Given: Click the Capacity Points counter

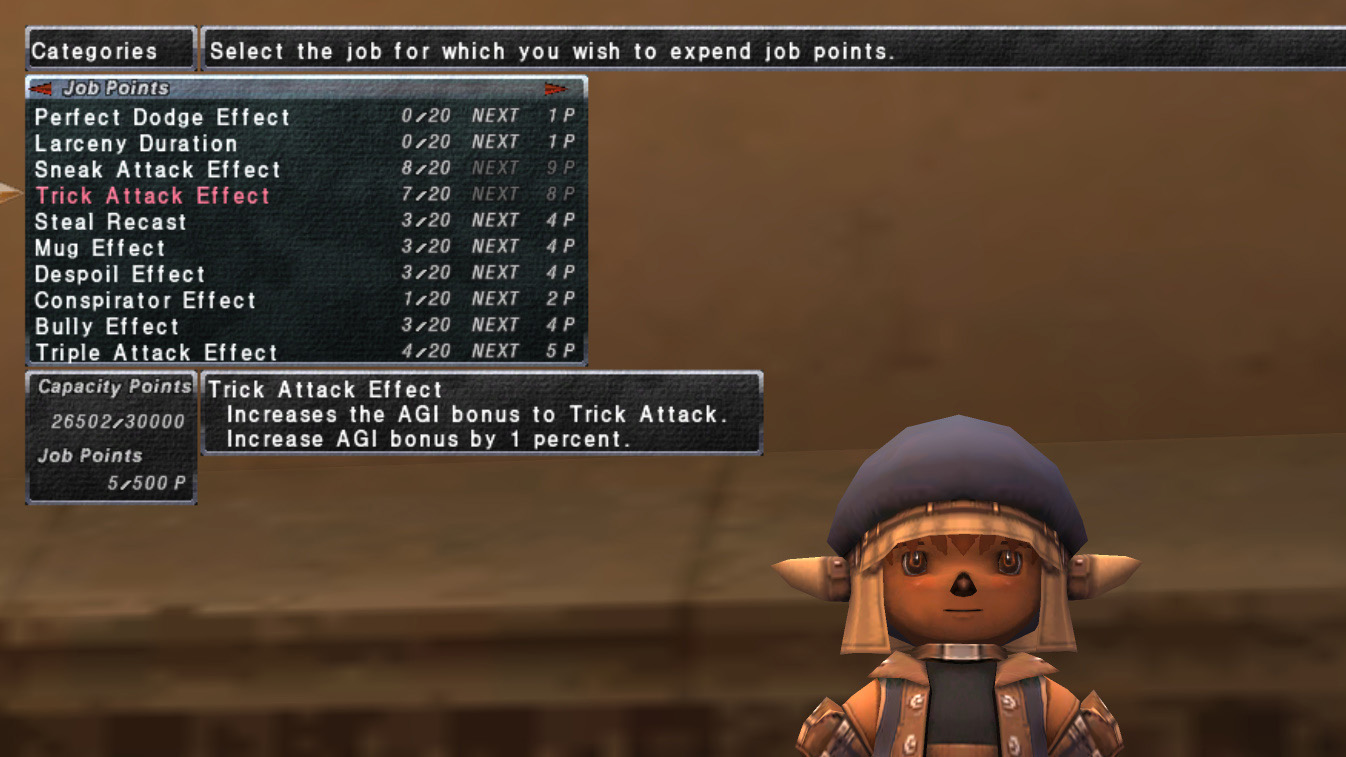Looking at the screenshot, I should (x=112, y=386).
